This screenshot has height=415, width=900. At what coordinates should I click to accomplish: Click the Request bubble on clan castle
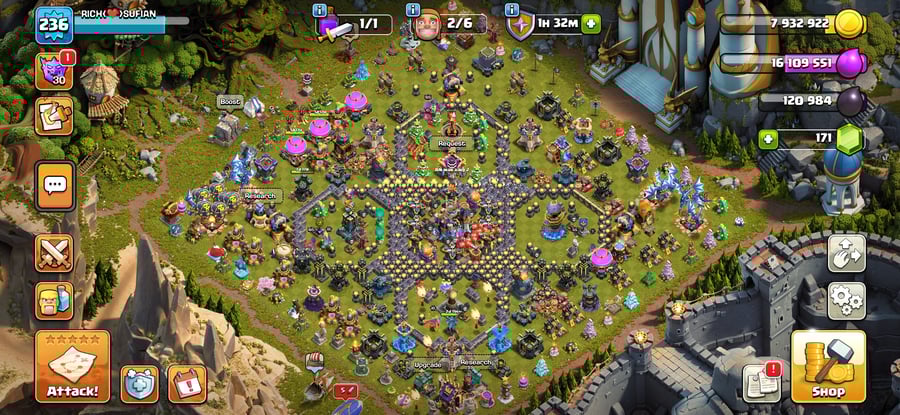(453, 143)
